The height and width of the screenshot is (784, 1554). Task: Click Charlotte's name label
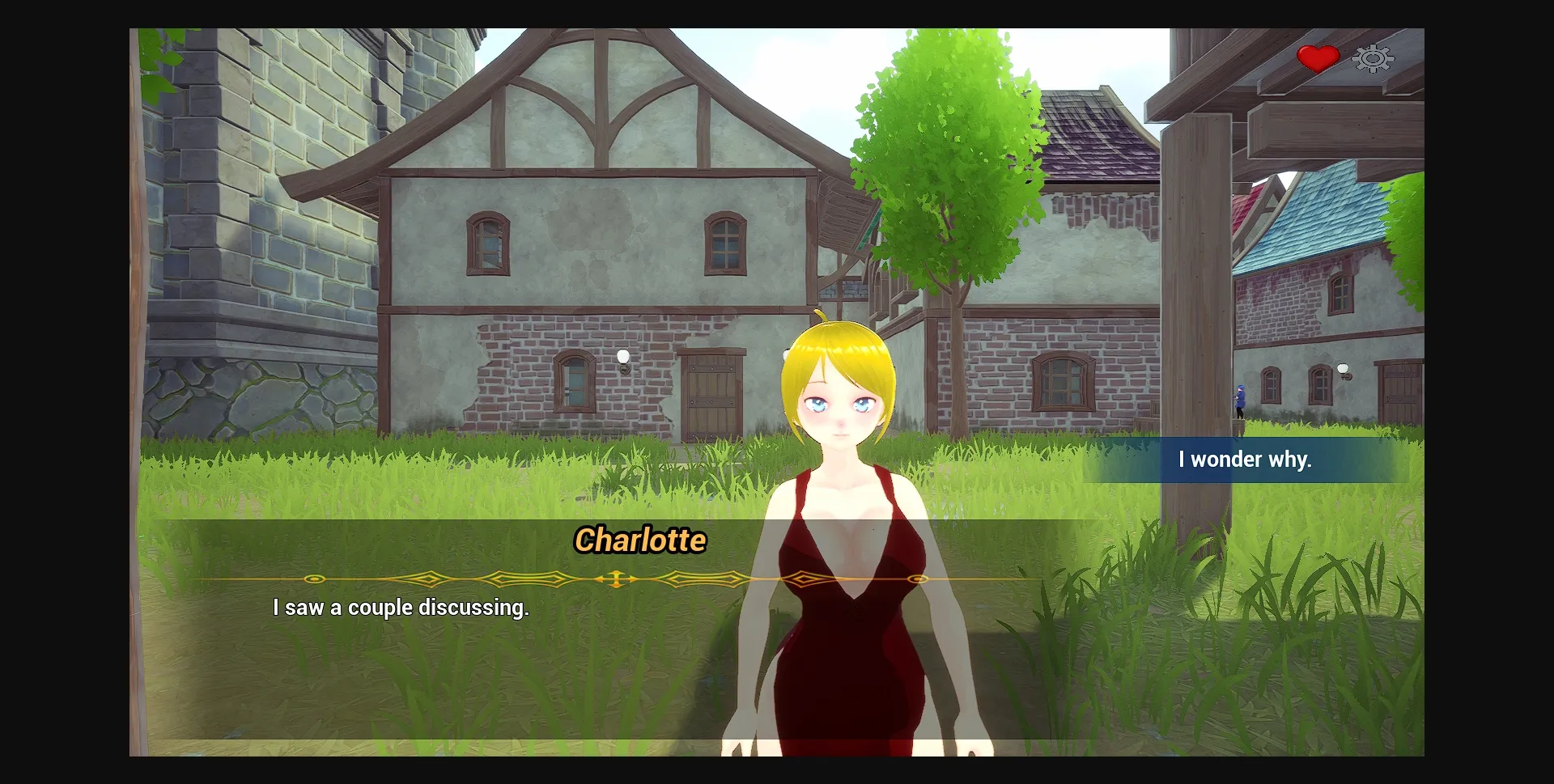[x=640, y=541]
